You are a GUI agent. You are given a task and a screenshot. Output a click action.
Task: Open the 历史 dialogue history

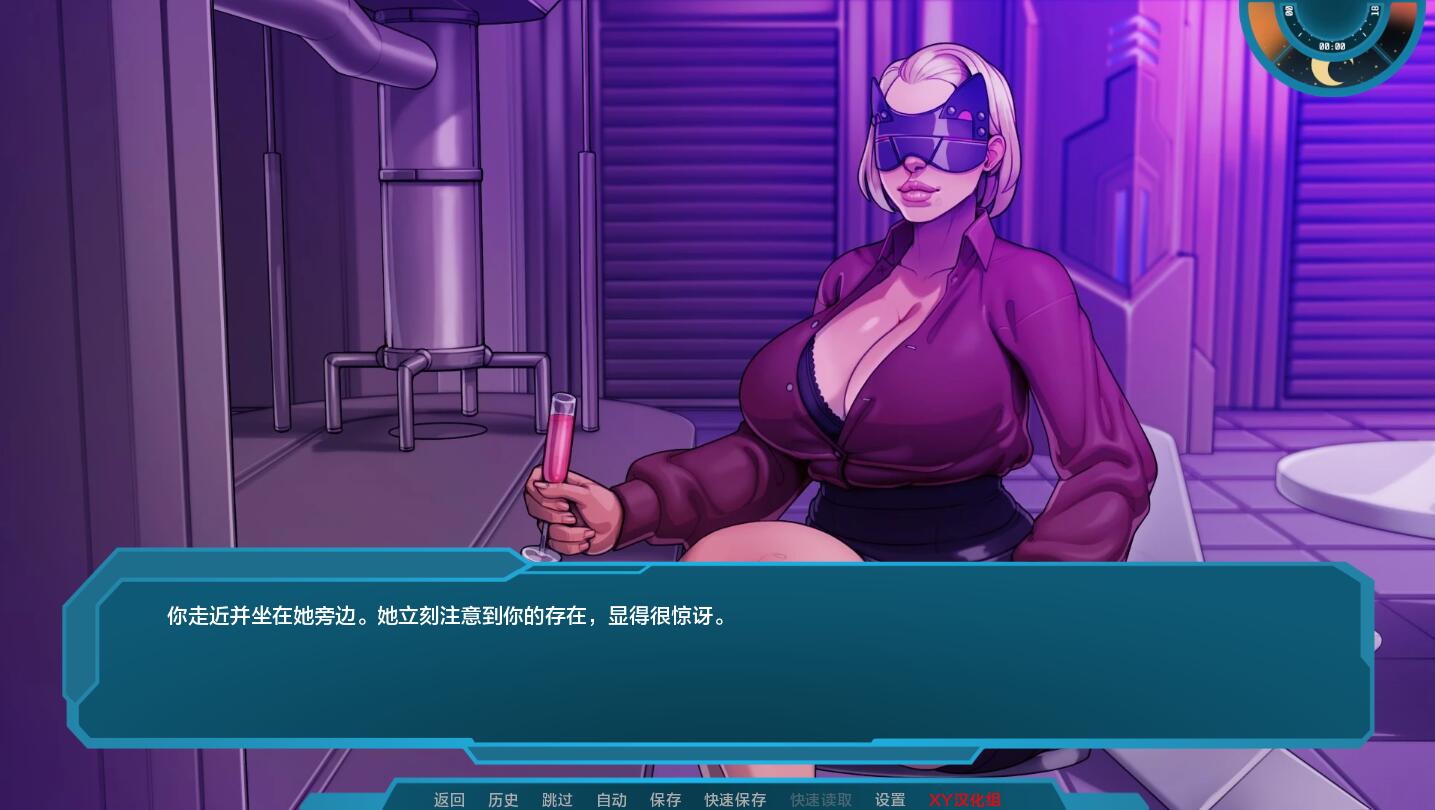(503, 800)
